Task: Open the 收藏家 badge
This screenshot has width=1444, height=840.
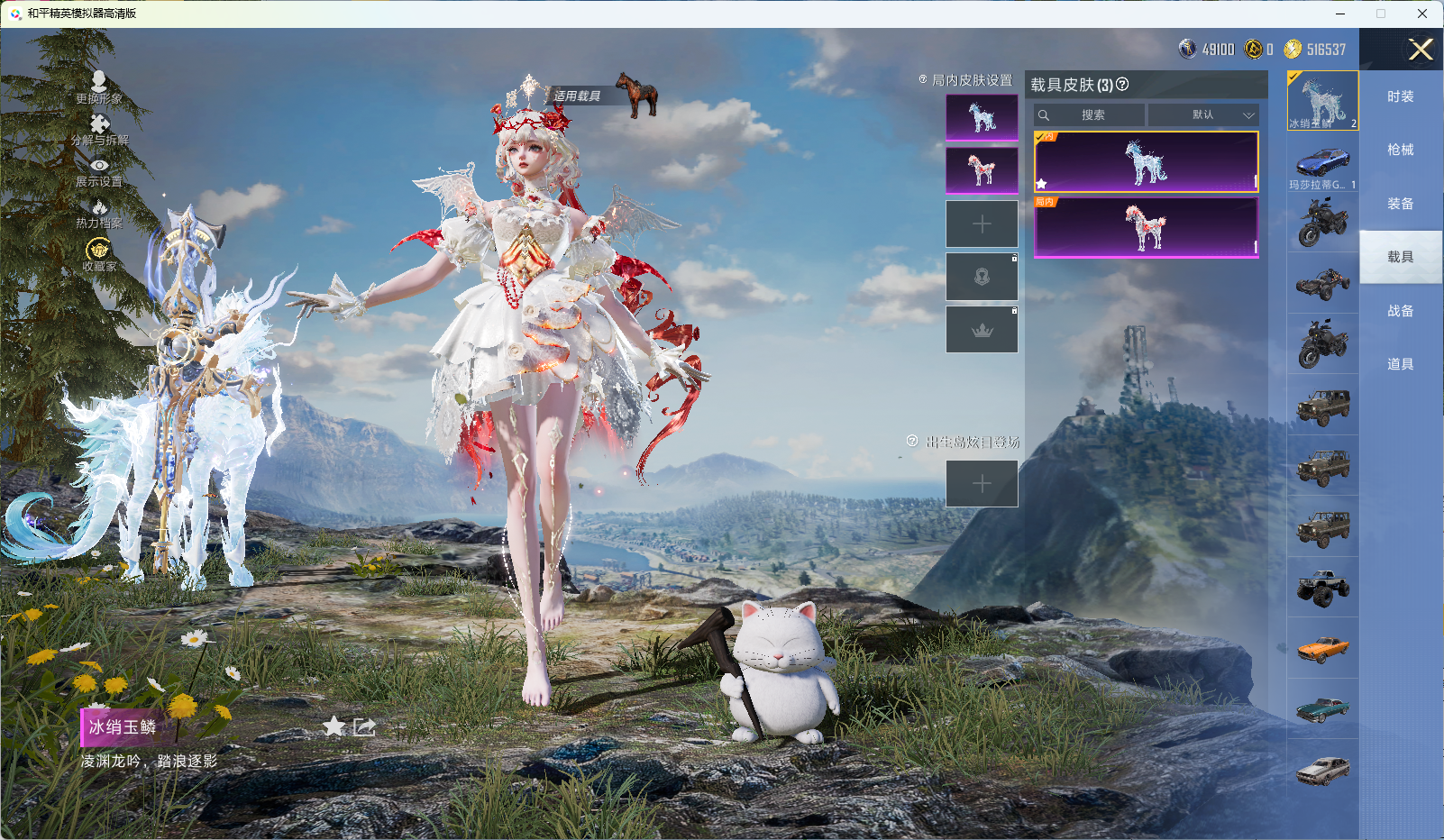Action: [98, 249]
